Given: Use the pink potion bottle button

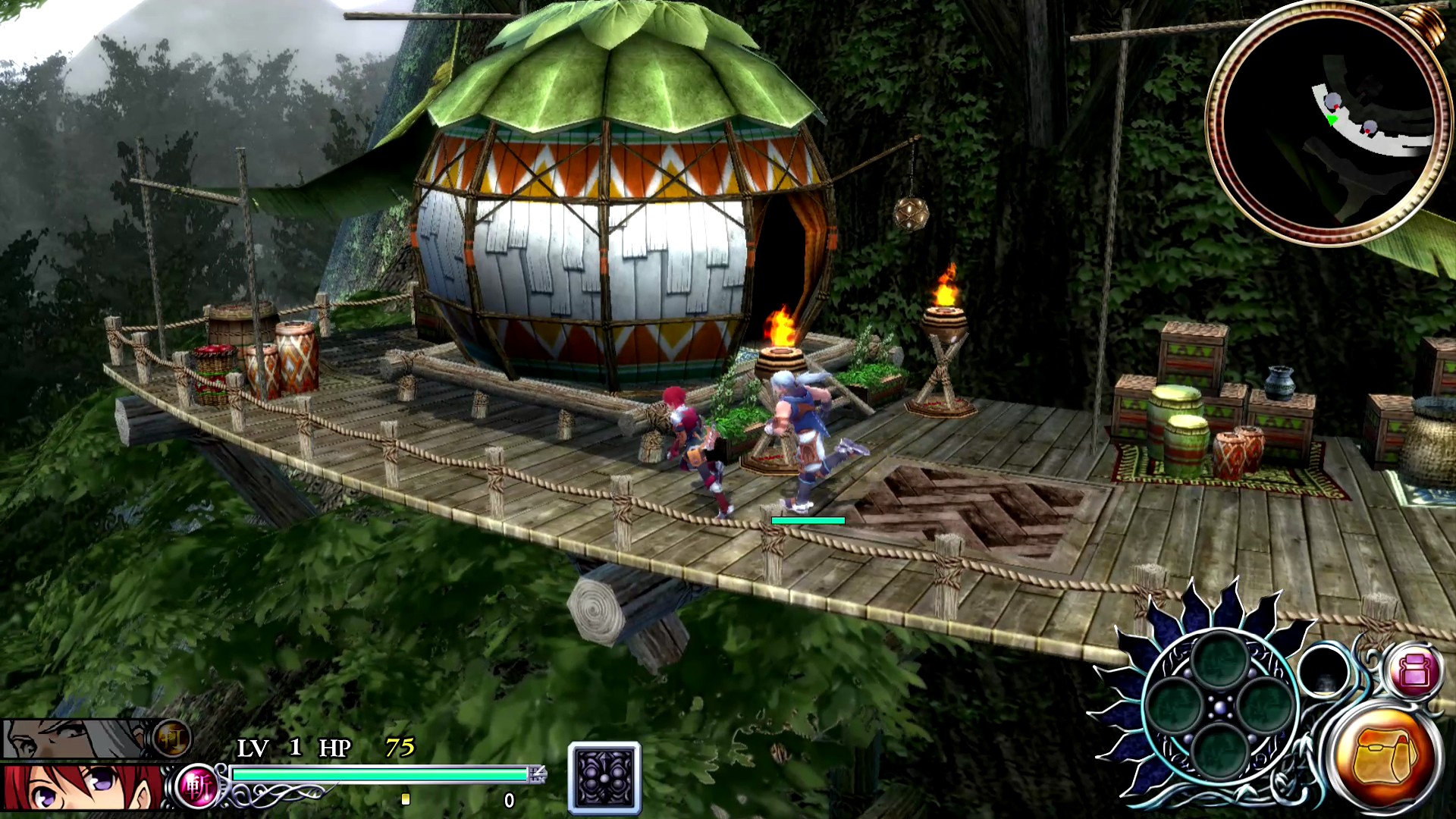Looking at the screenshot, I should (1414, 672).
